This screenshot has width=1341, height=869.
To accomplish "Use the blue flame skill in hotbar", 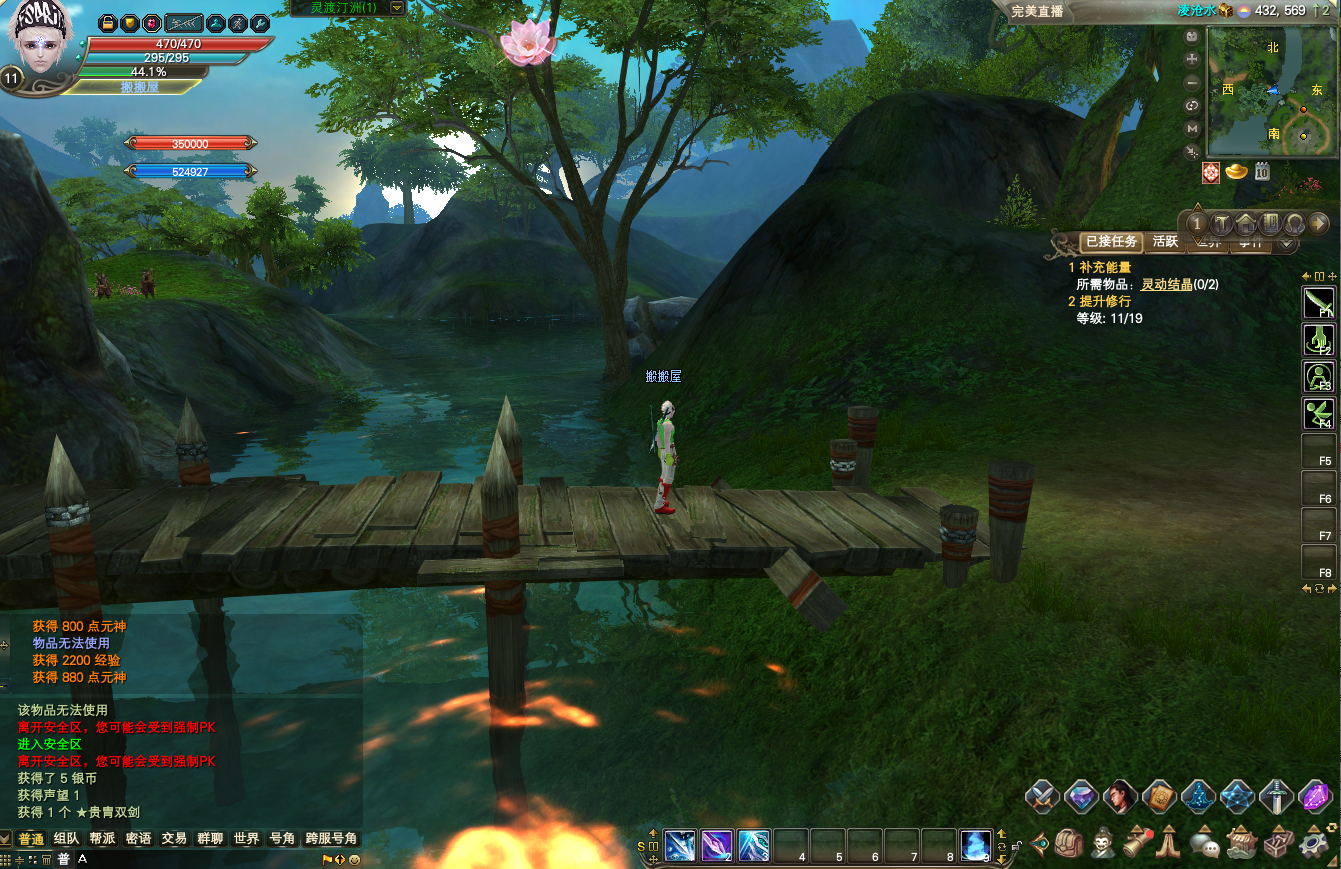I will point(975,845).
